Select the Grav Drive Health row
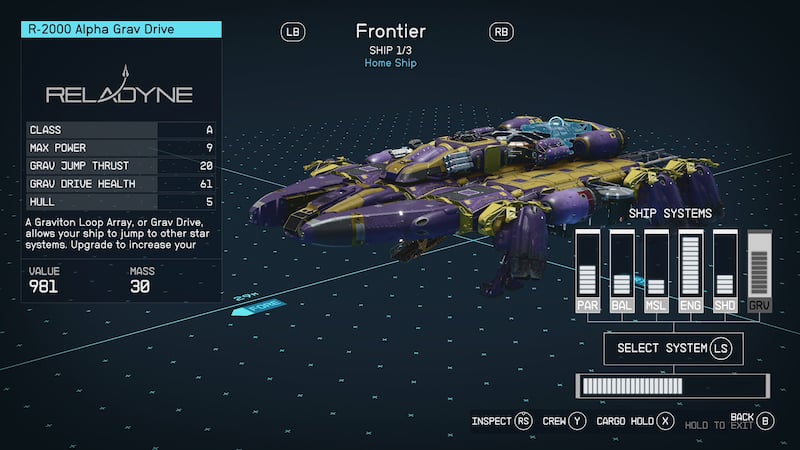This screenshot has height=450, width=800. [x=121, y=184]
